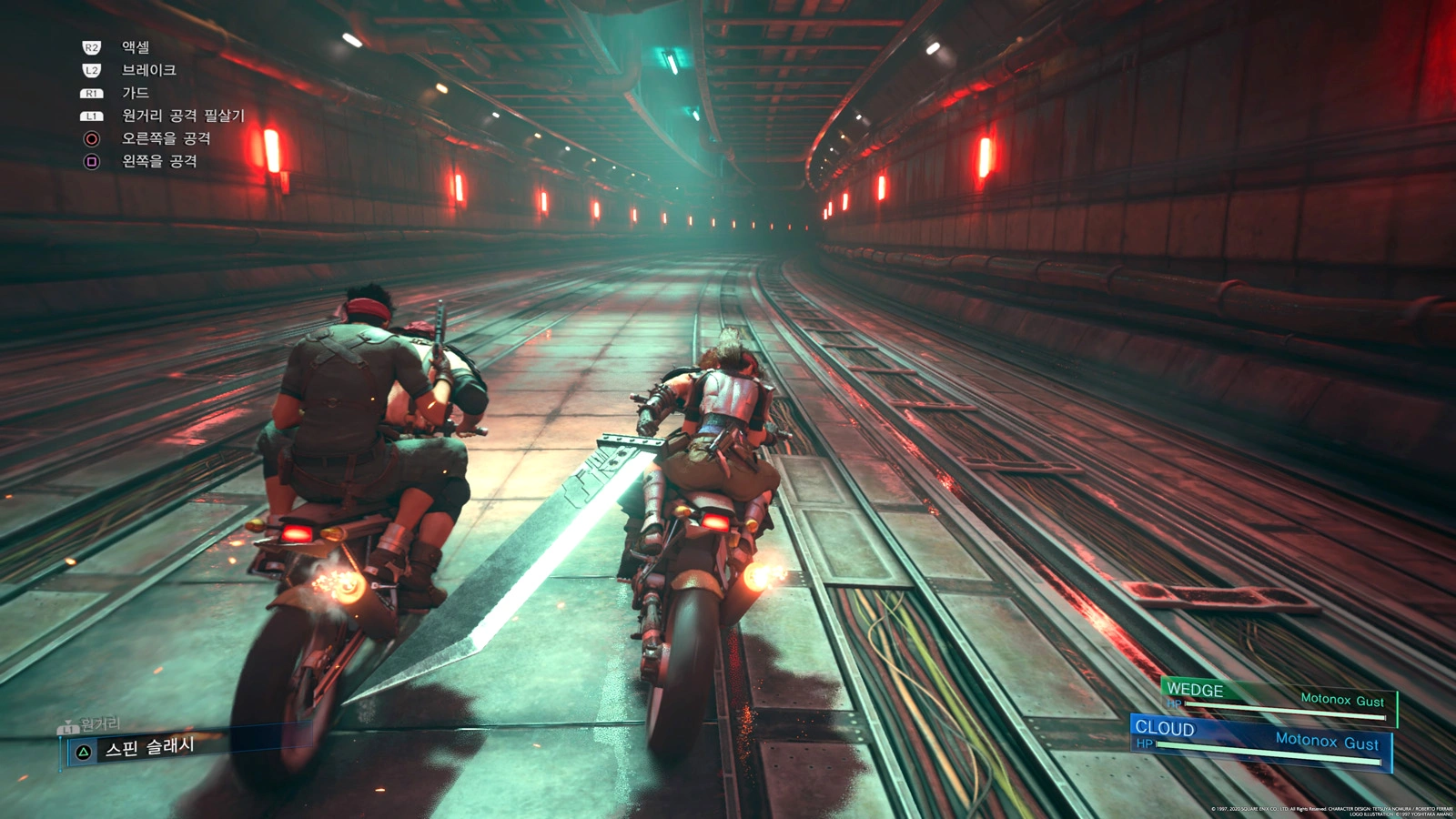This screenshot has height=819, width=1456.
Task: Select the WEDGE party status panel
Action: (x=1277, y=699)
